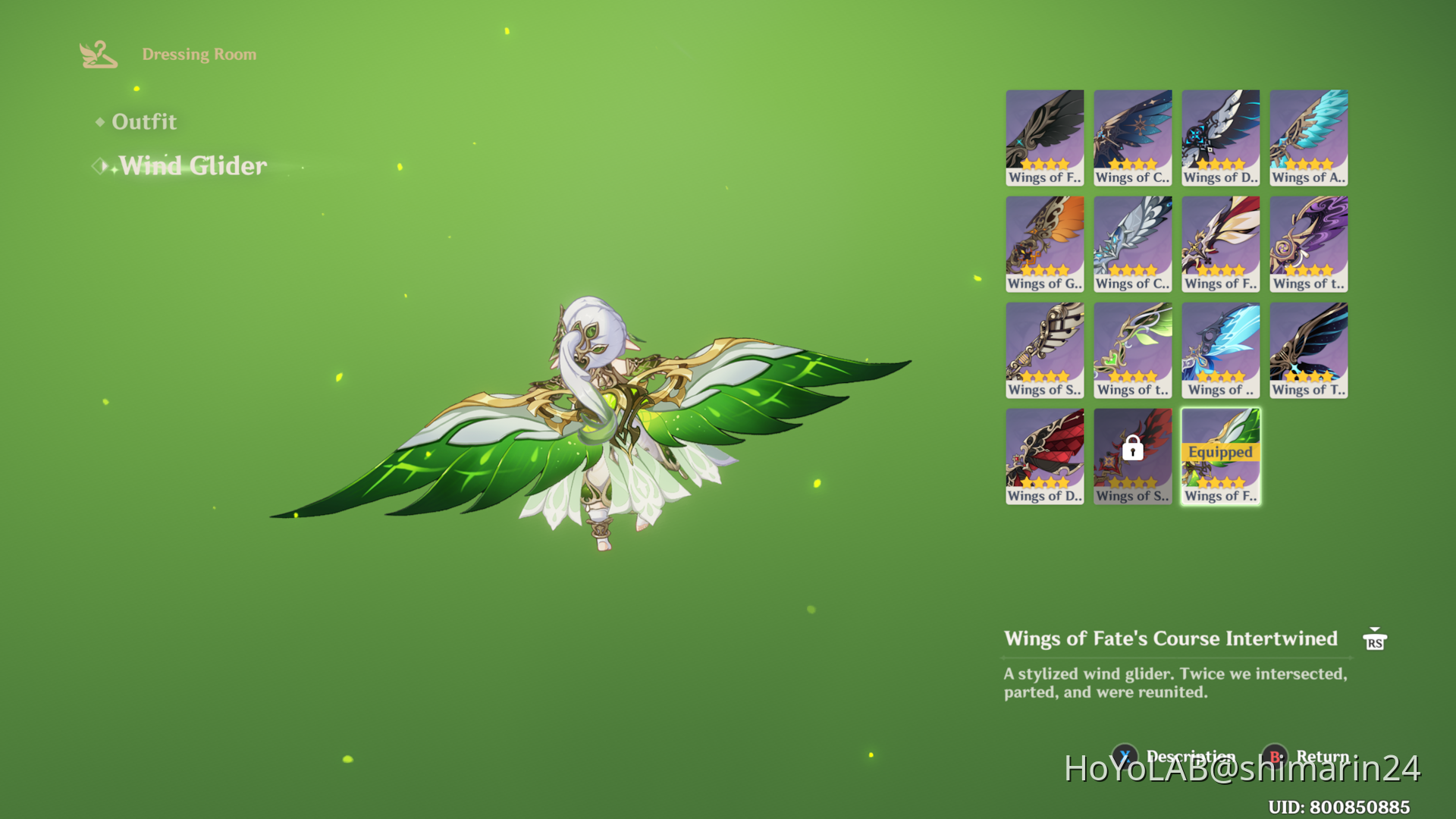Return to the previous screen

click(1321, 756)
